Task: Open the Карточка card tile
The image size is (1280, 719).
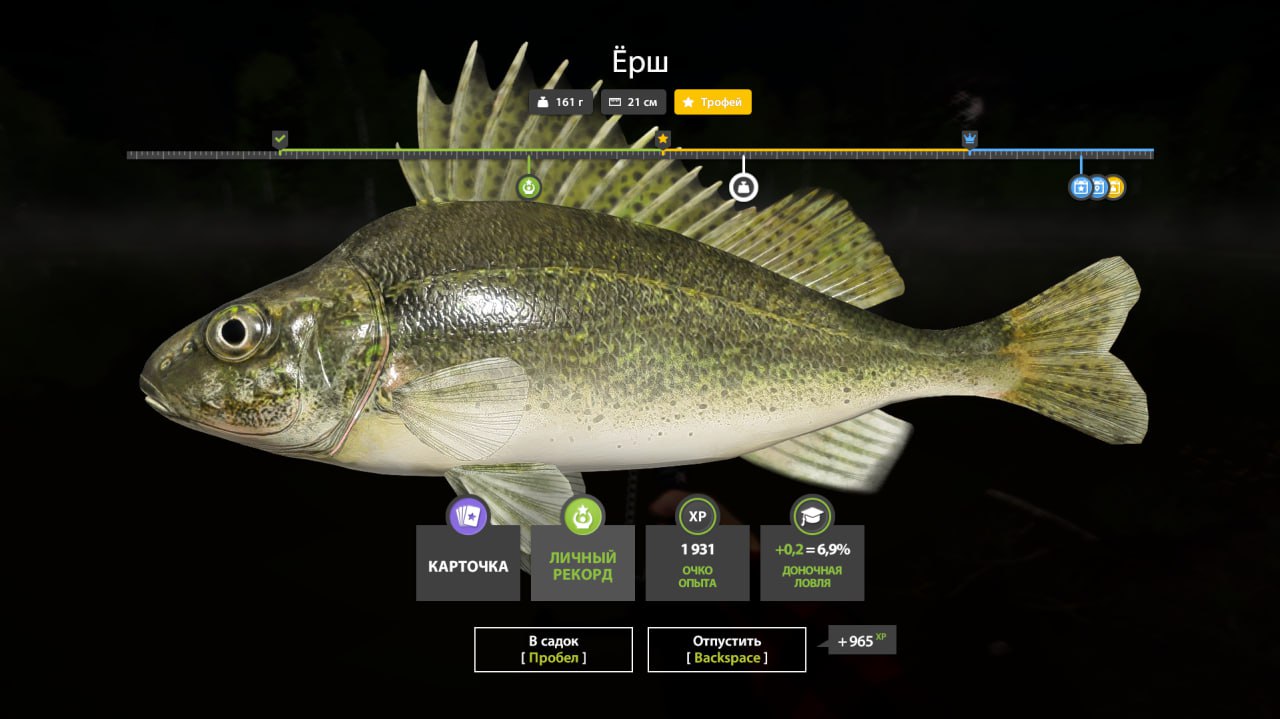Action: (468, 563)
